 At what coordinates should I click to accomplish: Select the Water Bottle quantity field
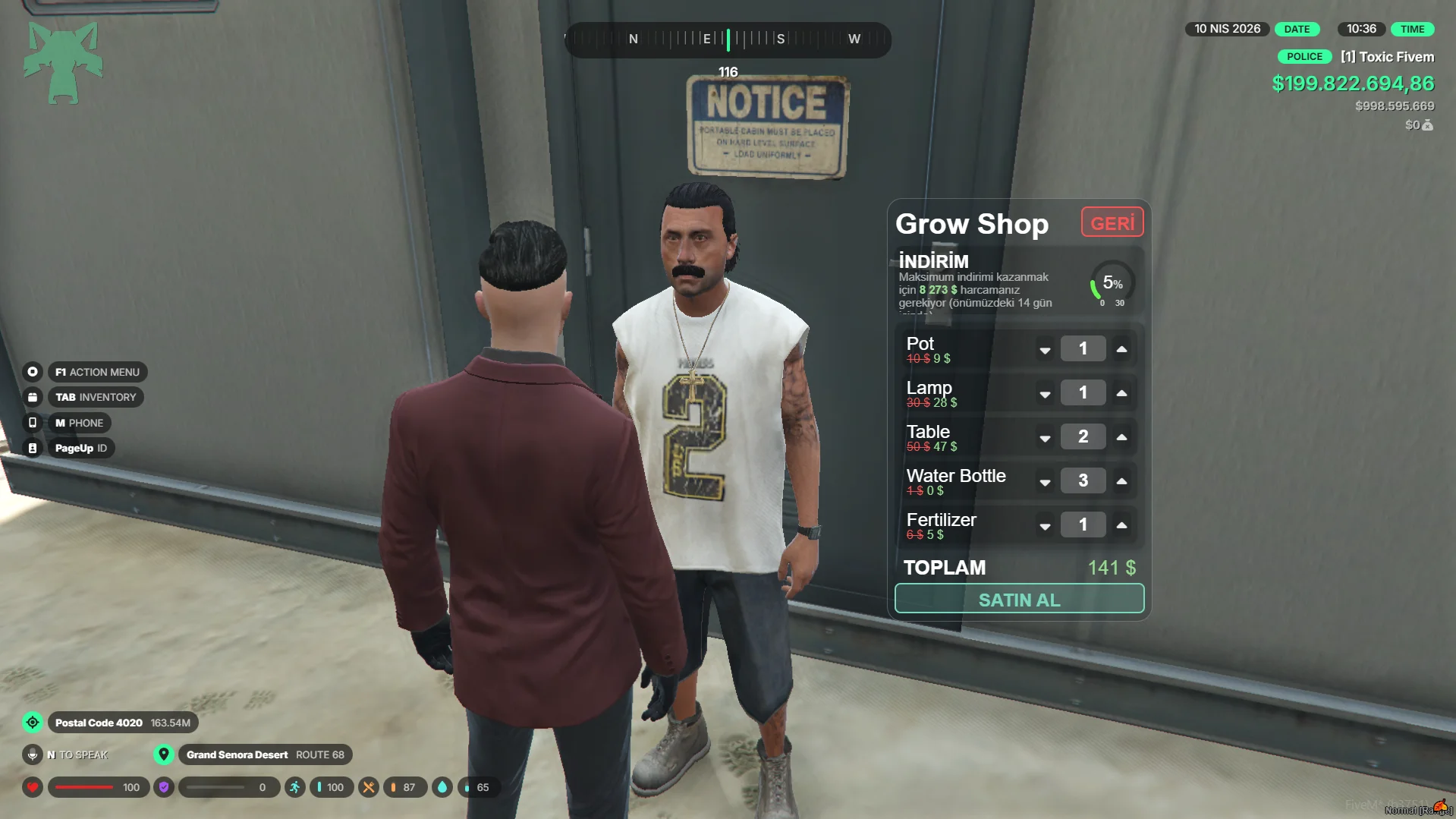click(x=1083, y=480)
